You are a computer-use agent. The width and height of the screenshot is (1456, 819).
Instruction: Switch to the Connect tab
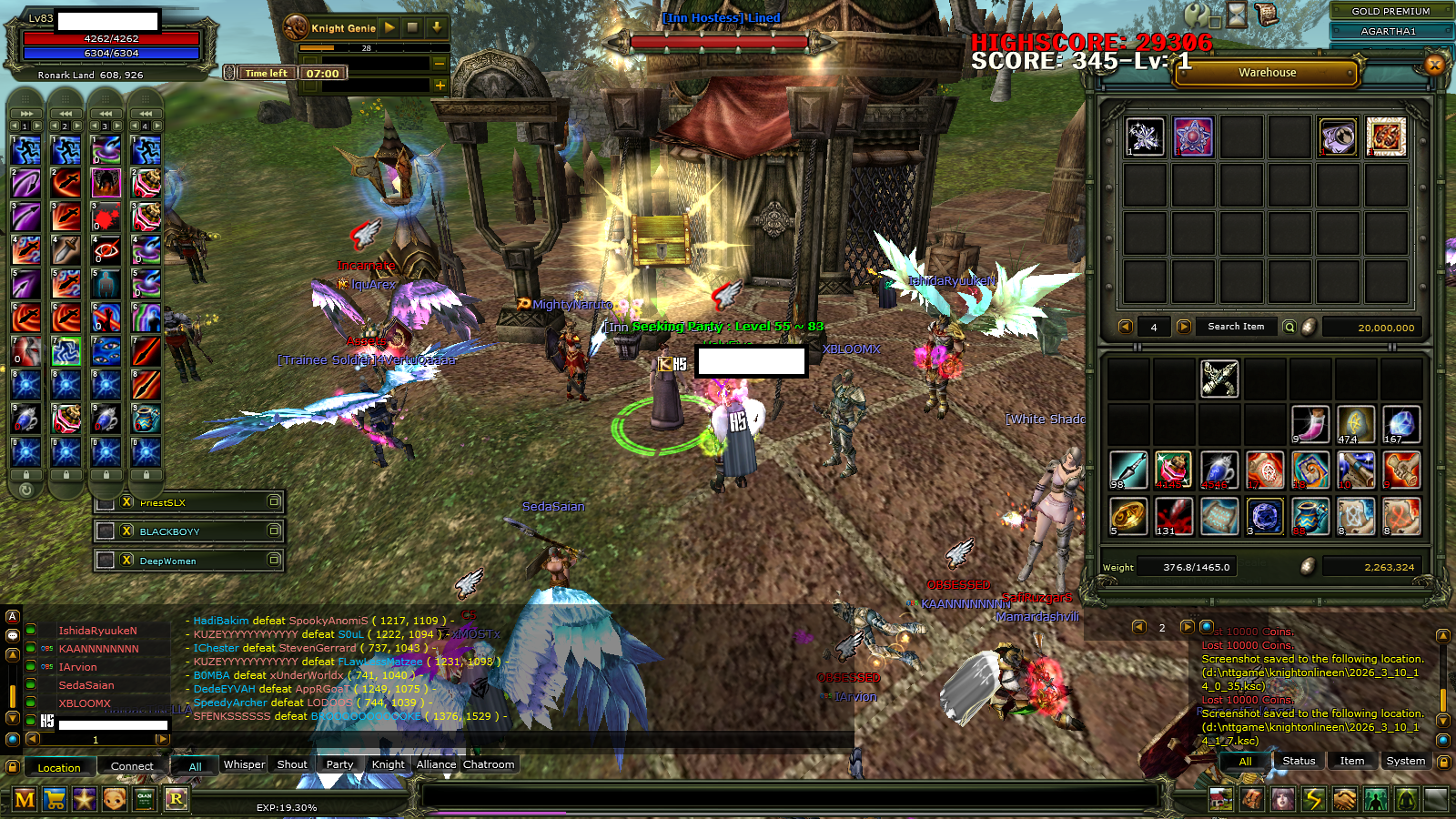132,766
